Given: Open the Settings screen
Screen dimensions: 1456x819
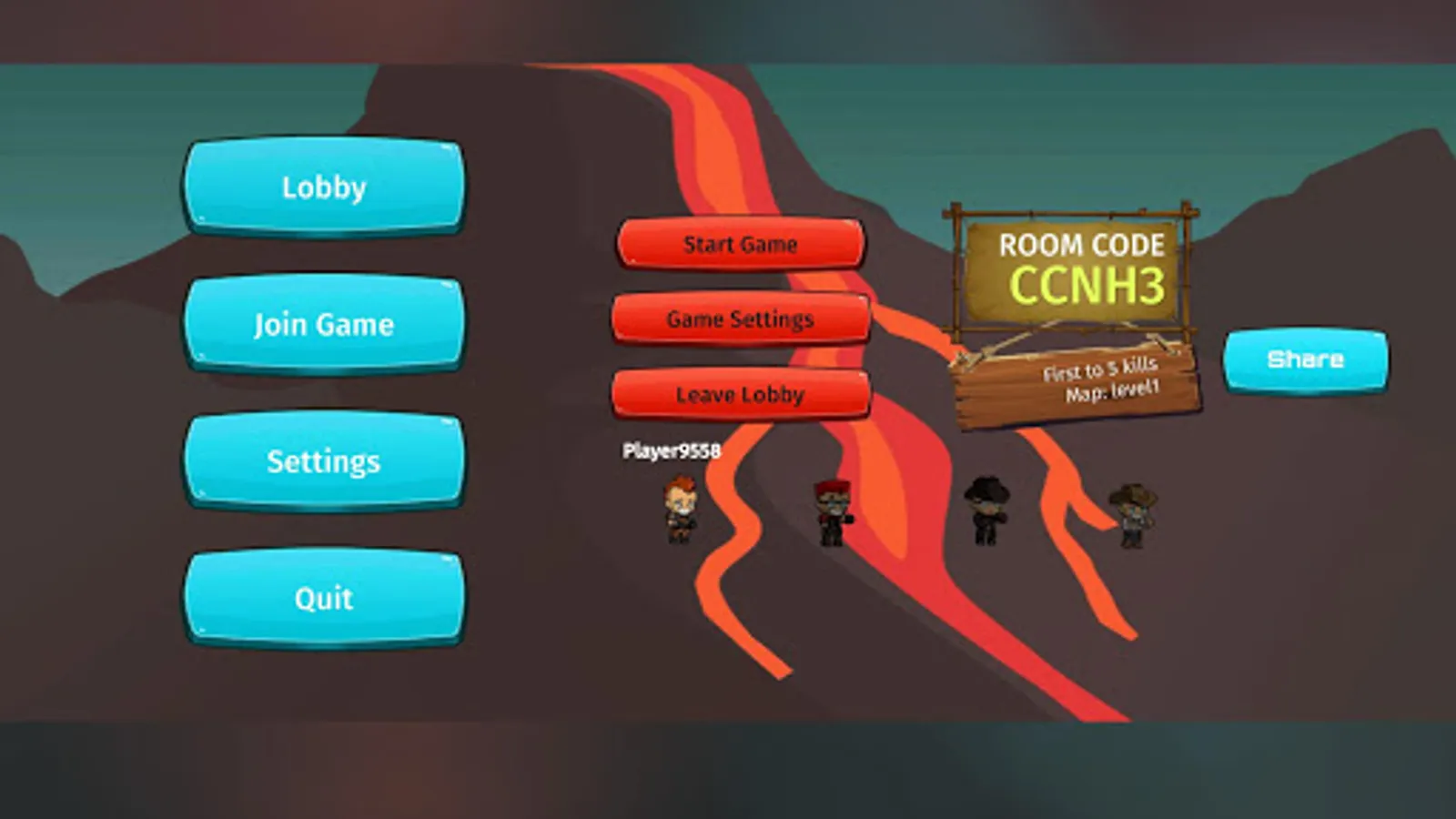Looking at the screenshot, I should pyautogui.click(x=324, y=461).
